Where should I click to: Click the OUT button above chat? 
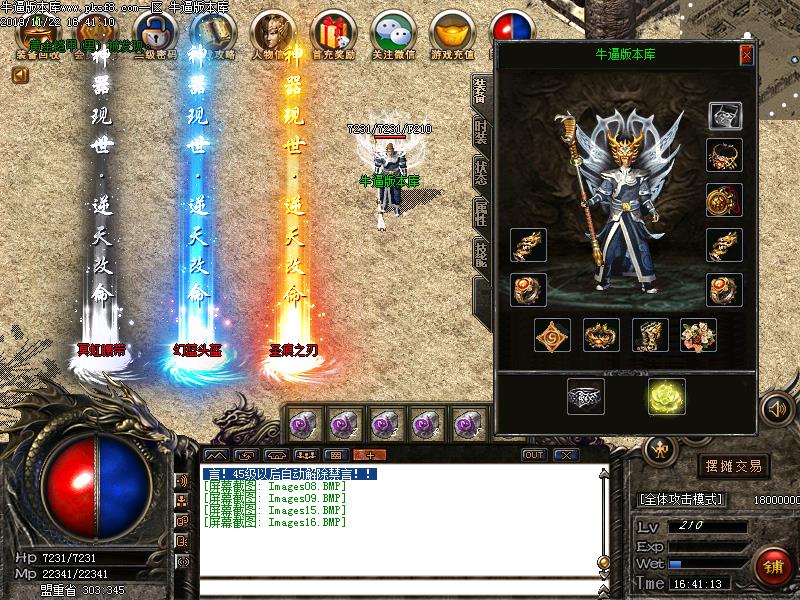(534, 455)
